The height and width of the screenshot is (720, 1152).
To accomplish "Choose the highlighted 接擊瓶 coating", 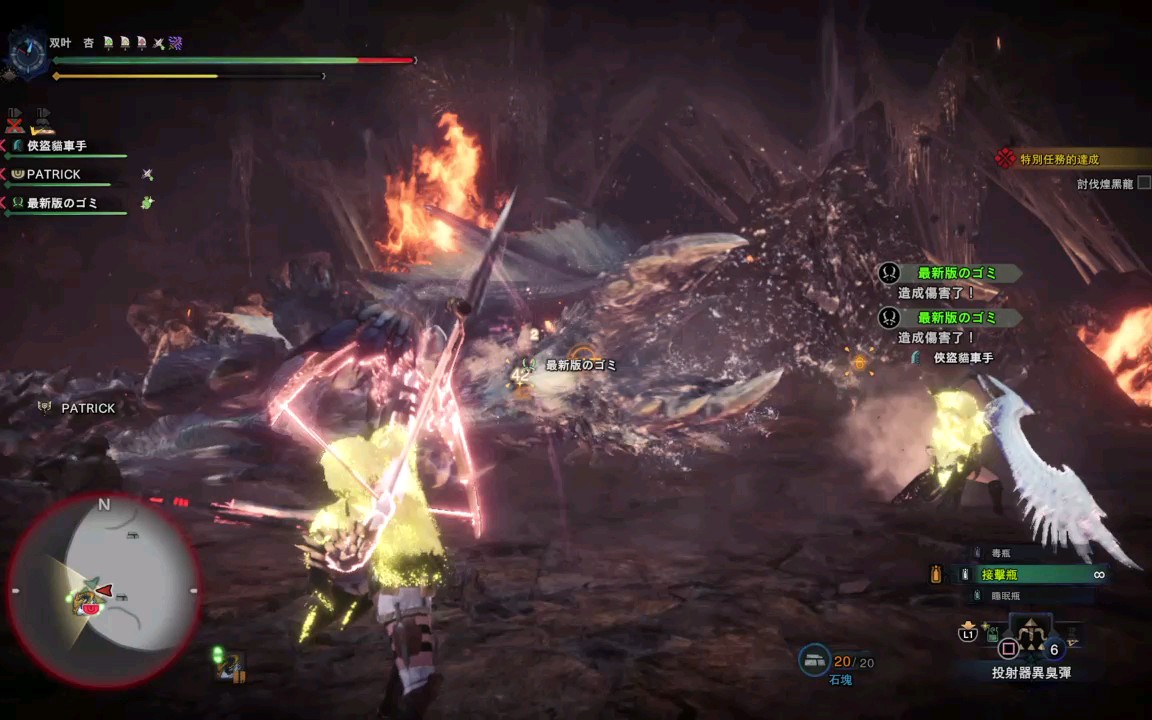I will 1000,575.
